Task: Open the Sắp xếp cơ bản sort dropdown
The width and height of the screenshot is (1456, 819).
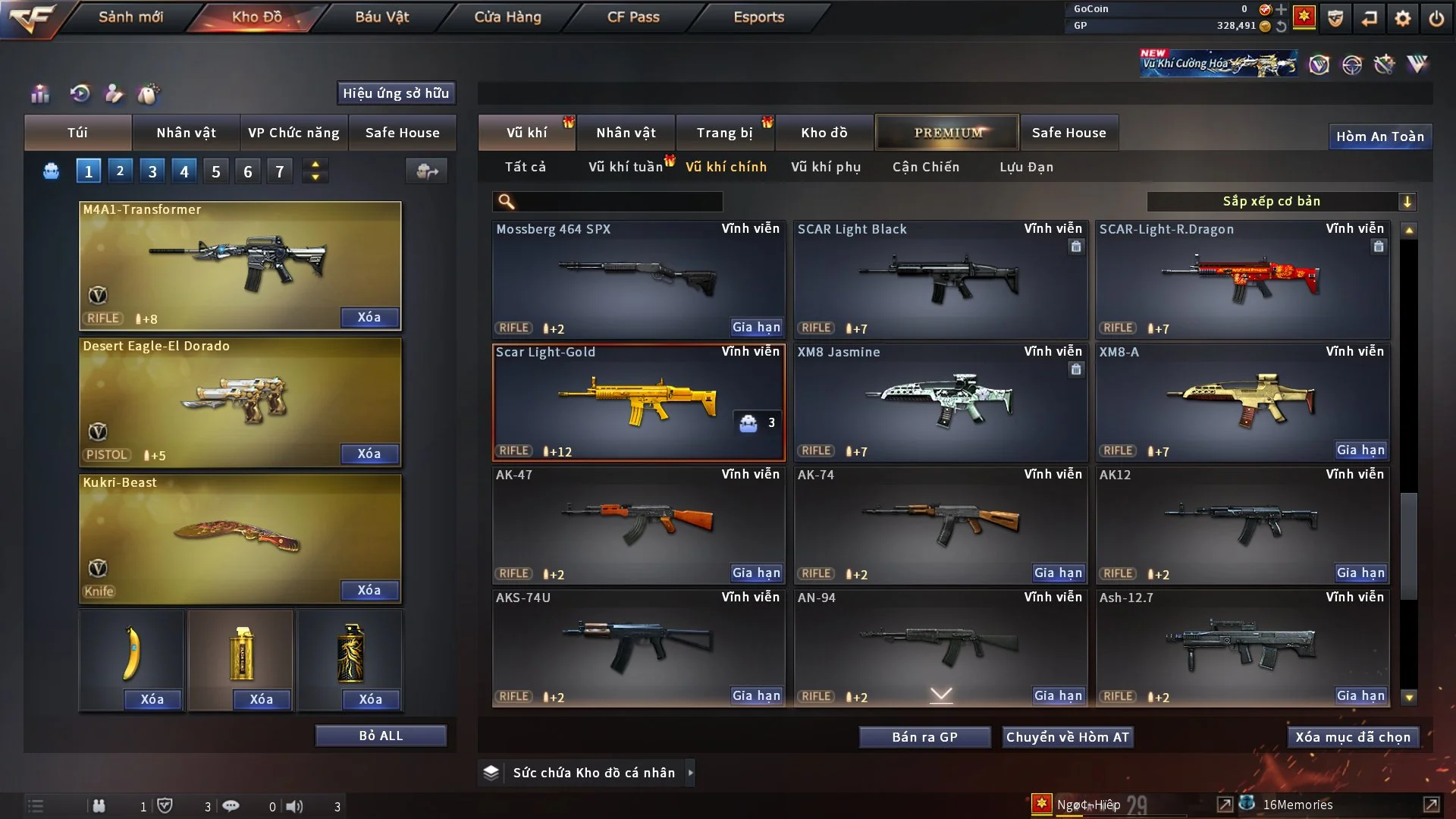Action: [1281, 201]
